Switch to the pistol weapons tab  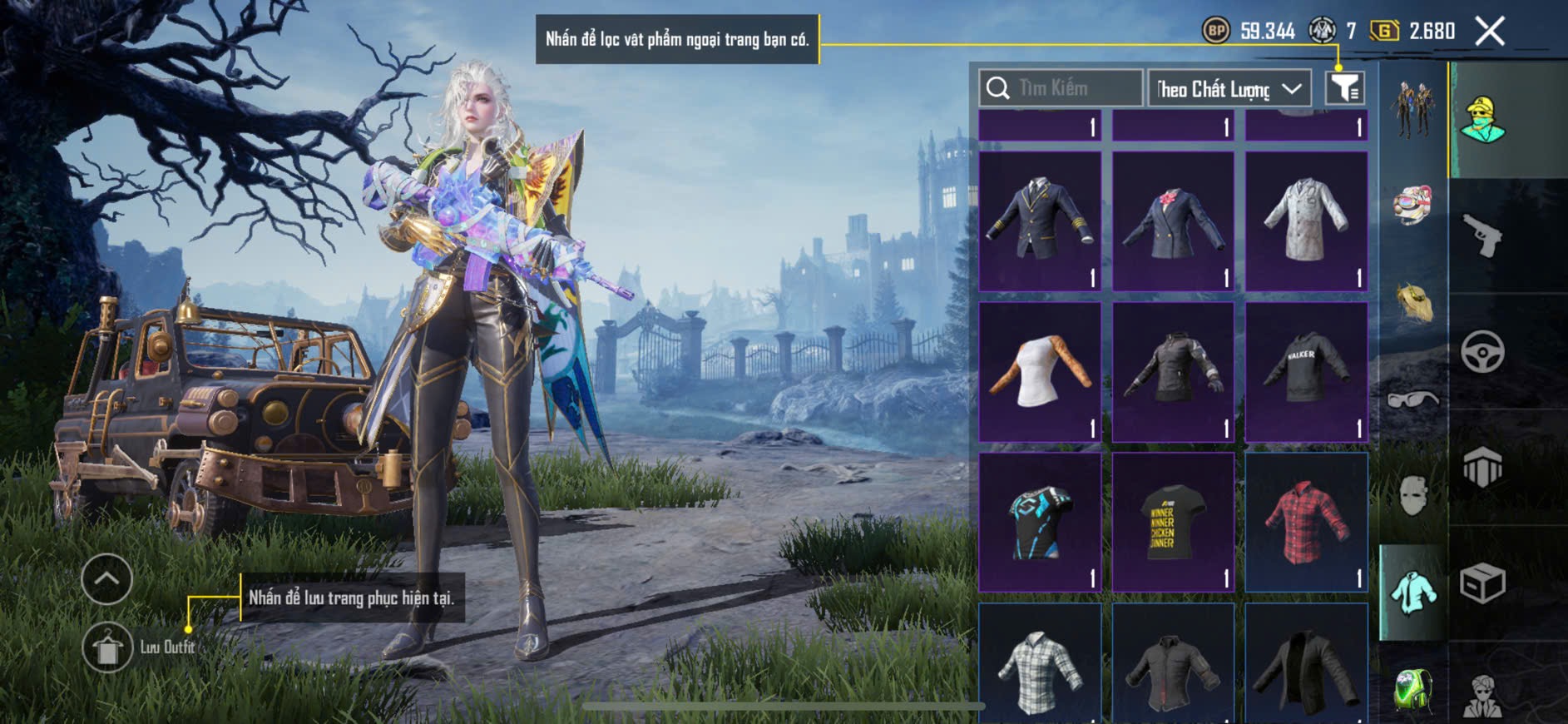click(1482, 236)
